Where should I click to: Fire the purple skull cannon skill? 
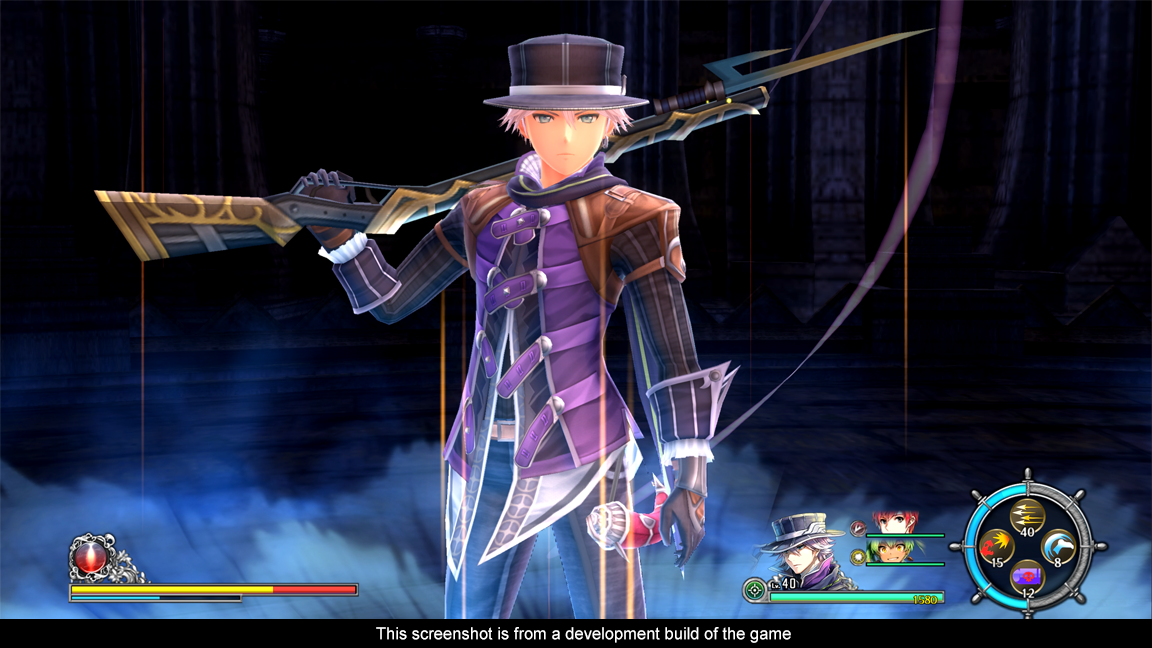1027,577
